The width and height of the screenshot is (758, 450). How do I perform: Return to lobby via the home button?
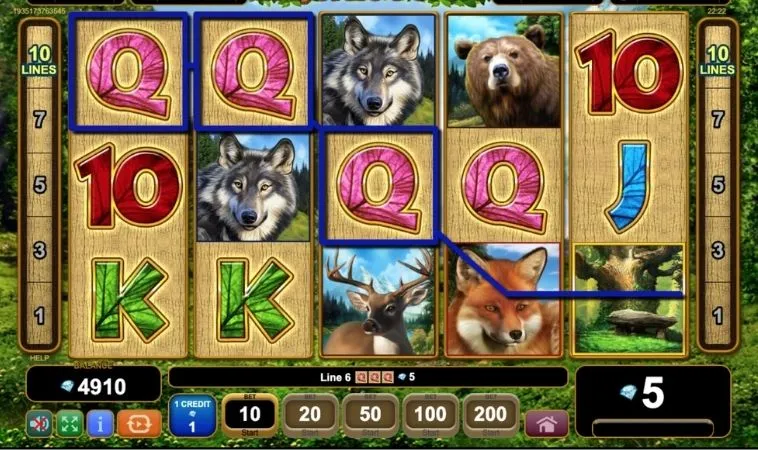click(x=546, y=422)
